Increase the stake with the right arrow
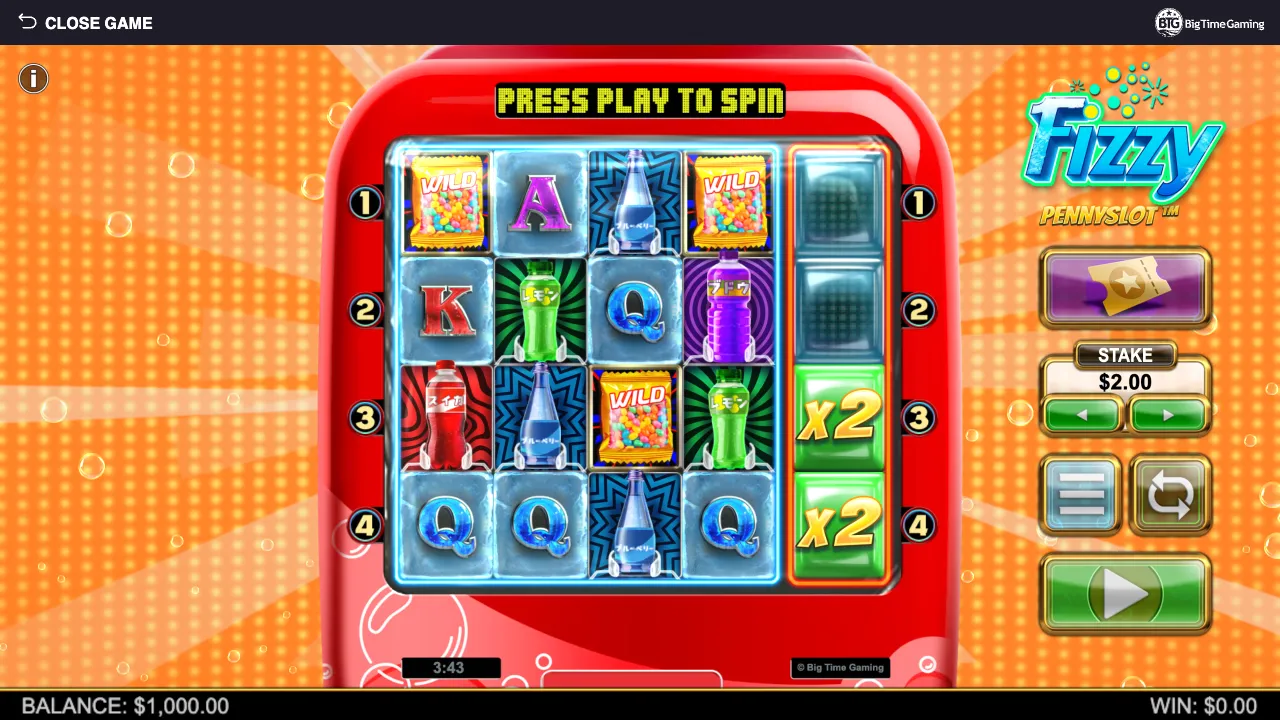Viewport: 1280px width, 720px height. (x=1167, y=414)
